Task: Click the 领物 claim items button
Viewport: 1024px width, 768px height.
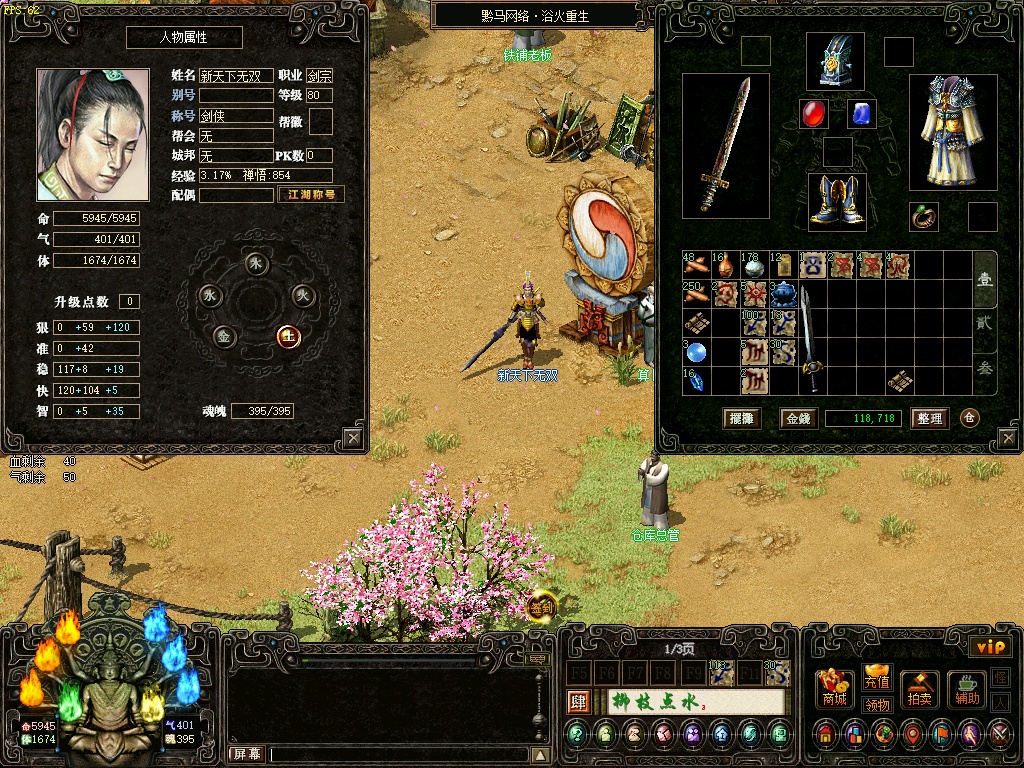Action: click(x=877, y=704)
